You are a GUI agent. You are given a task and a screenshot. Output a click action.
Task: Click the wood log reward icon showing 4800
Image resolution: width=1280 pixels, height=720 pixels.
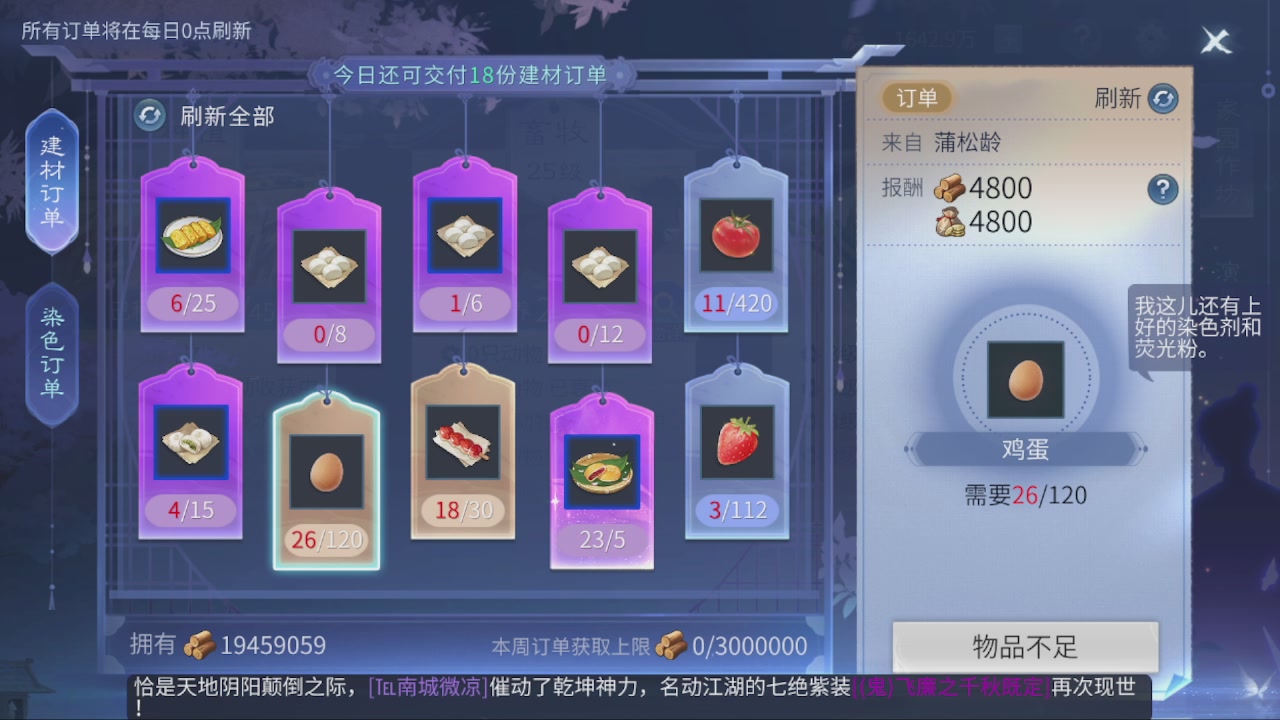pyautogui.click(x=950, y=189)
